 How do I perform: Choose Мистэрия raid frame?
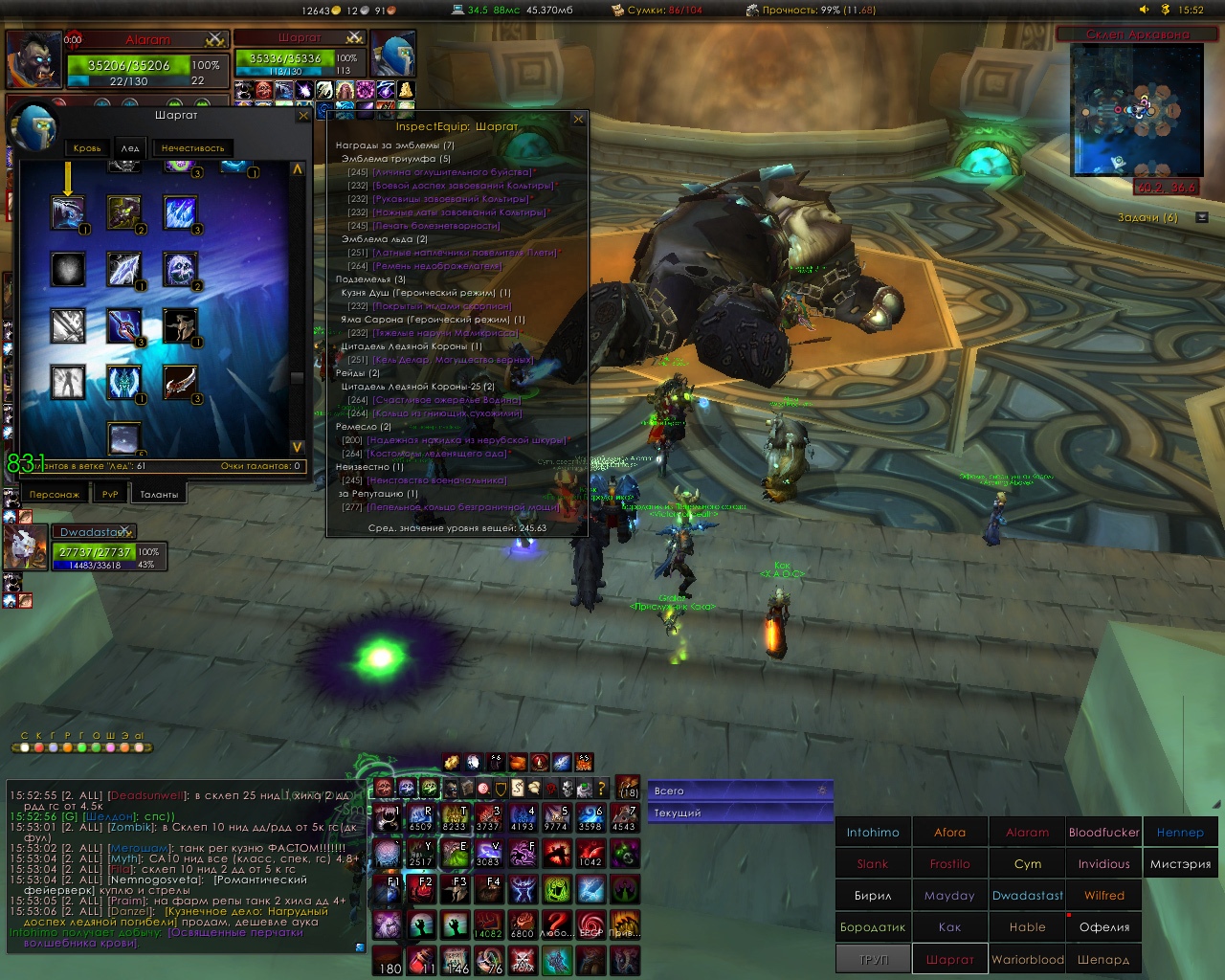tap(1180, 864)
